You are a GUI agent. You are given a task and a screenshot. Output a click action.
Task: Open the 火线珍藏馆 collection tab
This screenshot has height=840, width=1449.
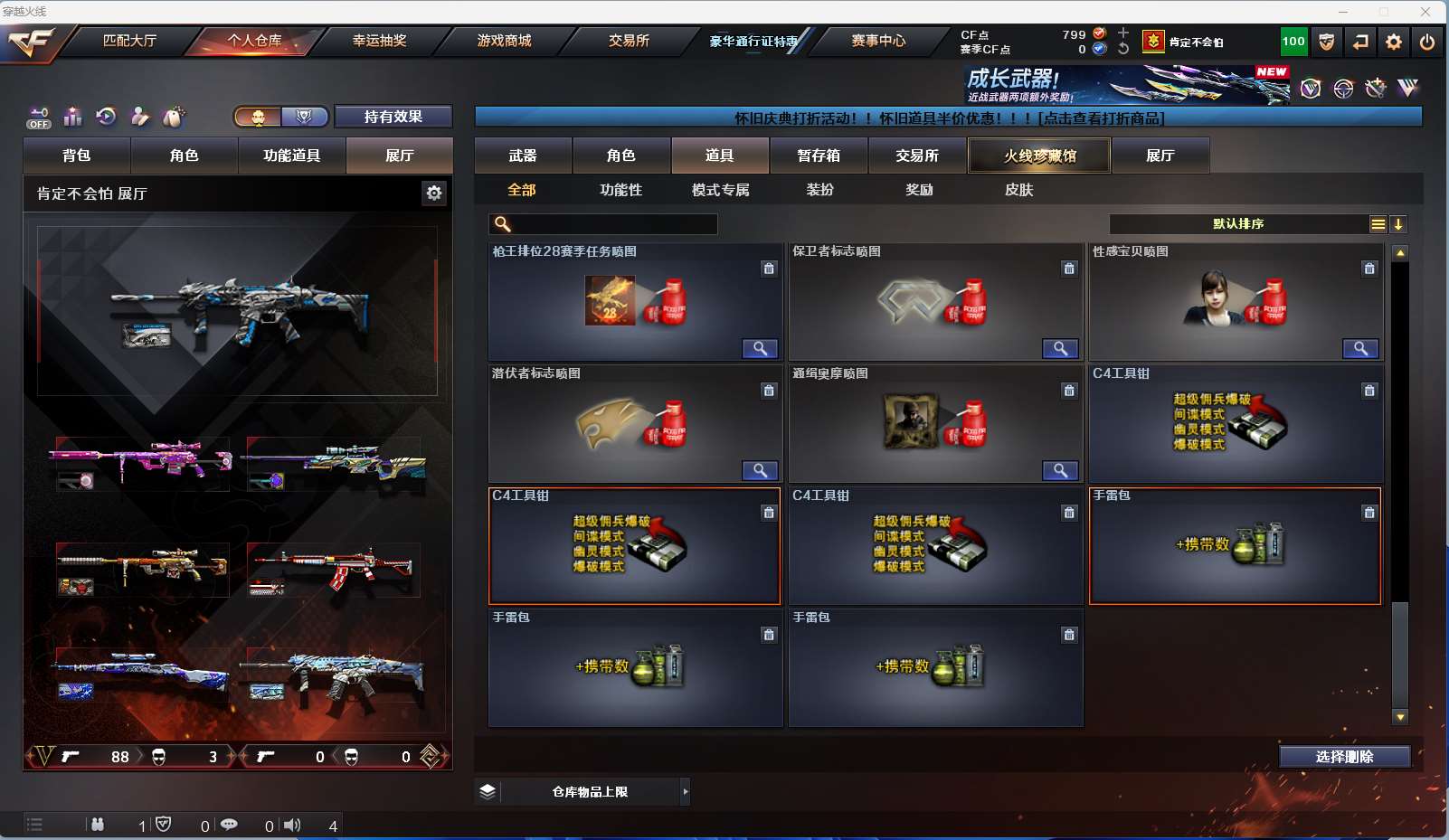[x=1039, y=156]
